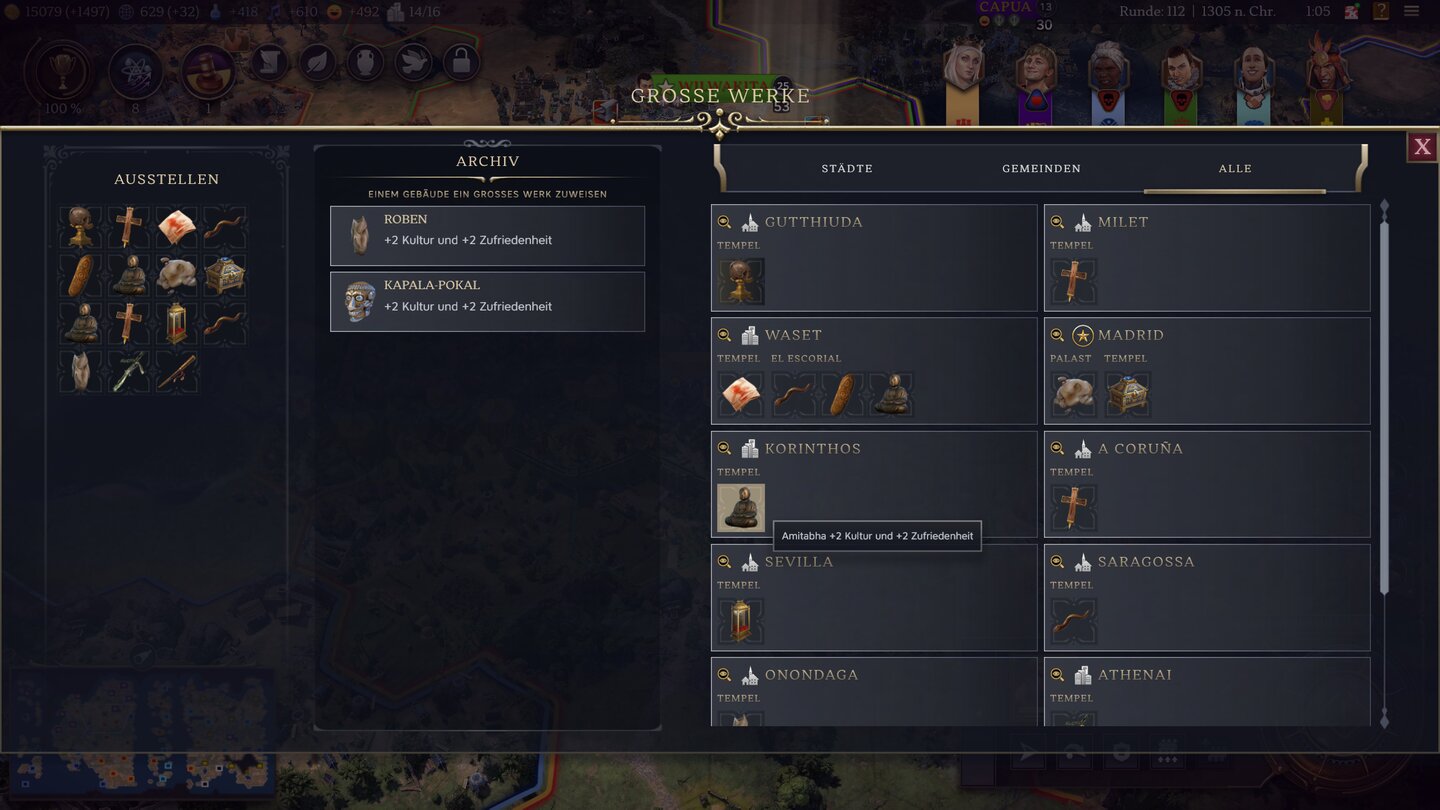Select the wooden cross in Milet
Image resolution: width=1440 pixels, height=810 pixels.
coord(1074,282)
